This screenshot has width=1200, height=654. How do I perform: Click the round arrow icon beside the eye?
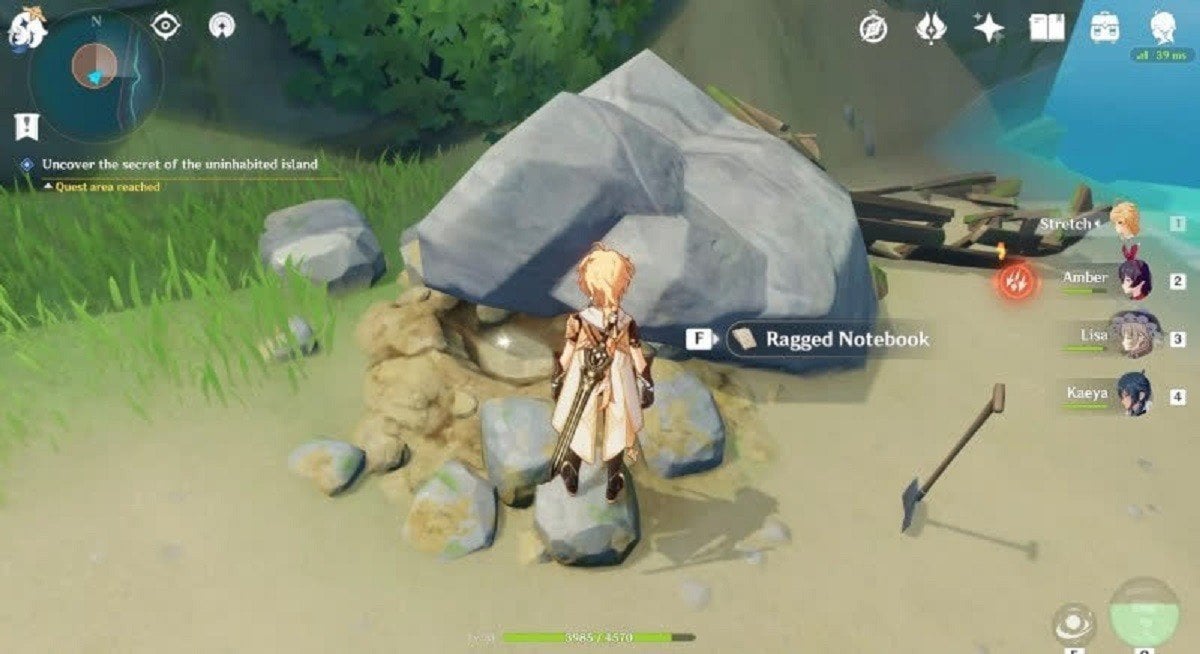(x=222, y=26)
